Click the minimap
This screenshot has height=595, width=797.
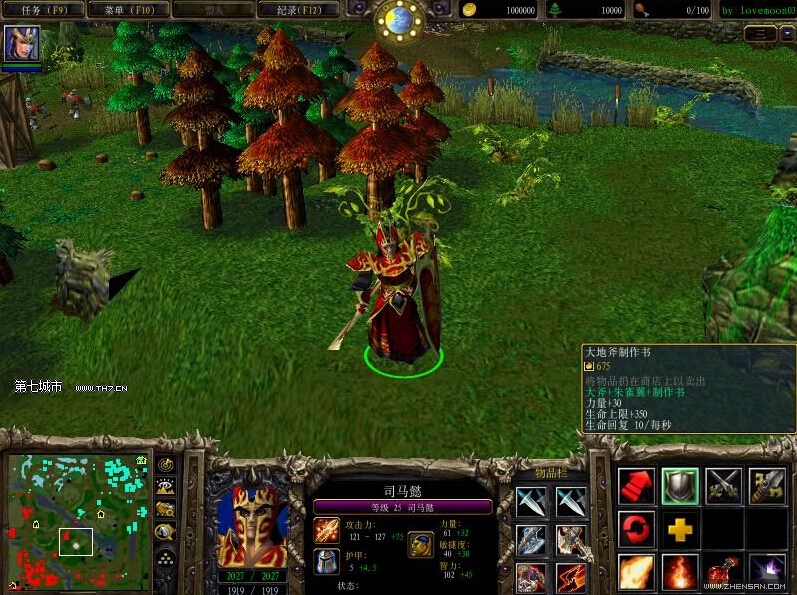(x=78, y=520)
